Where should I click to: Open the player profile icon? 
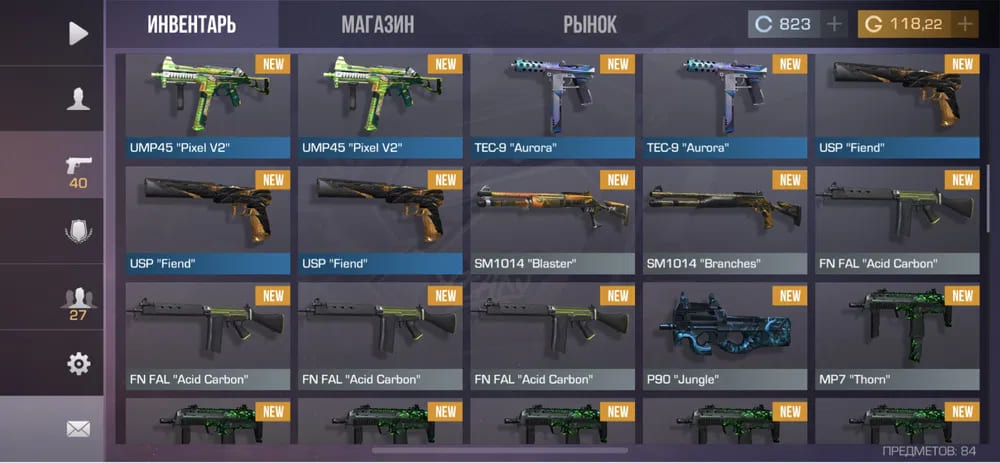[x=78, y=99]
